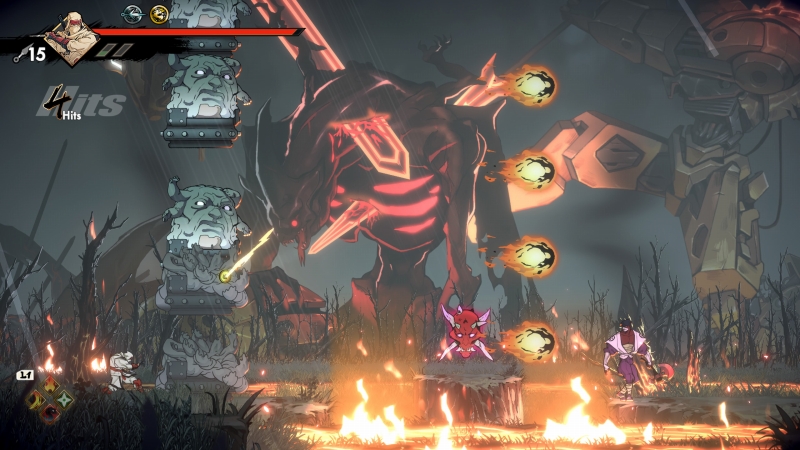Activate the green shuriken ninpo ability
Viewport: 800px width, 450px height.
[x=65, y=400]
